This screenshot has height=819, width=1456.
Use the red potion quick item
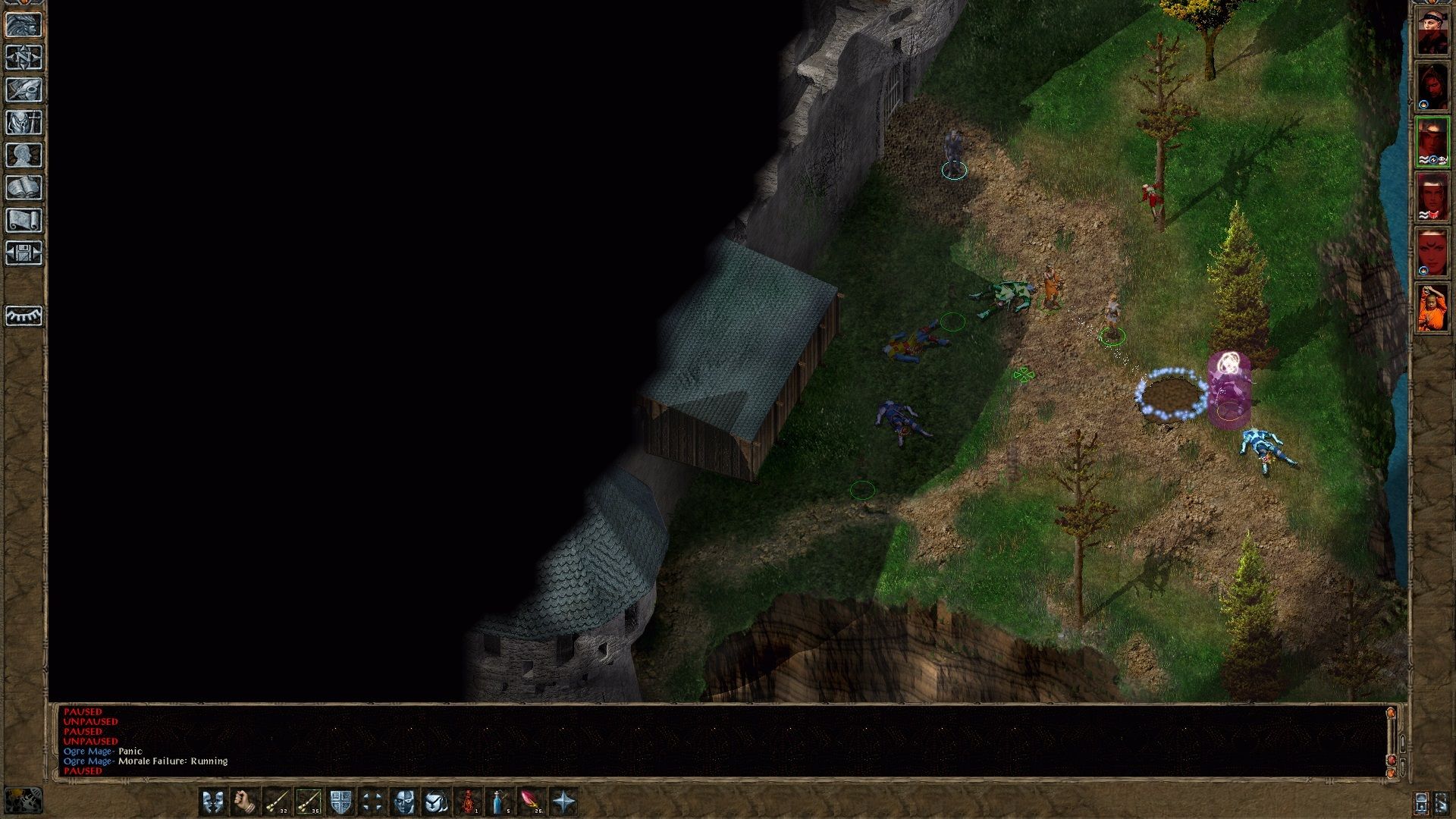click(x=469, y=802)
